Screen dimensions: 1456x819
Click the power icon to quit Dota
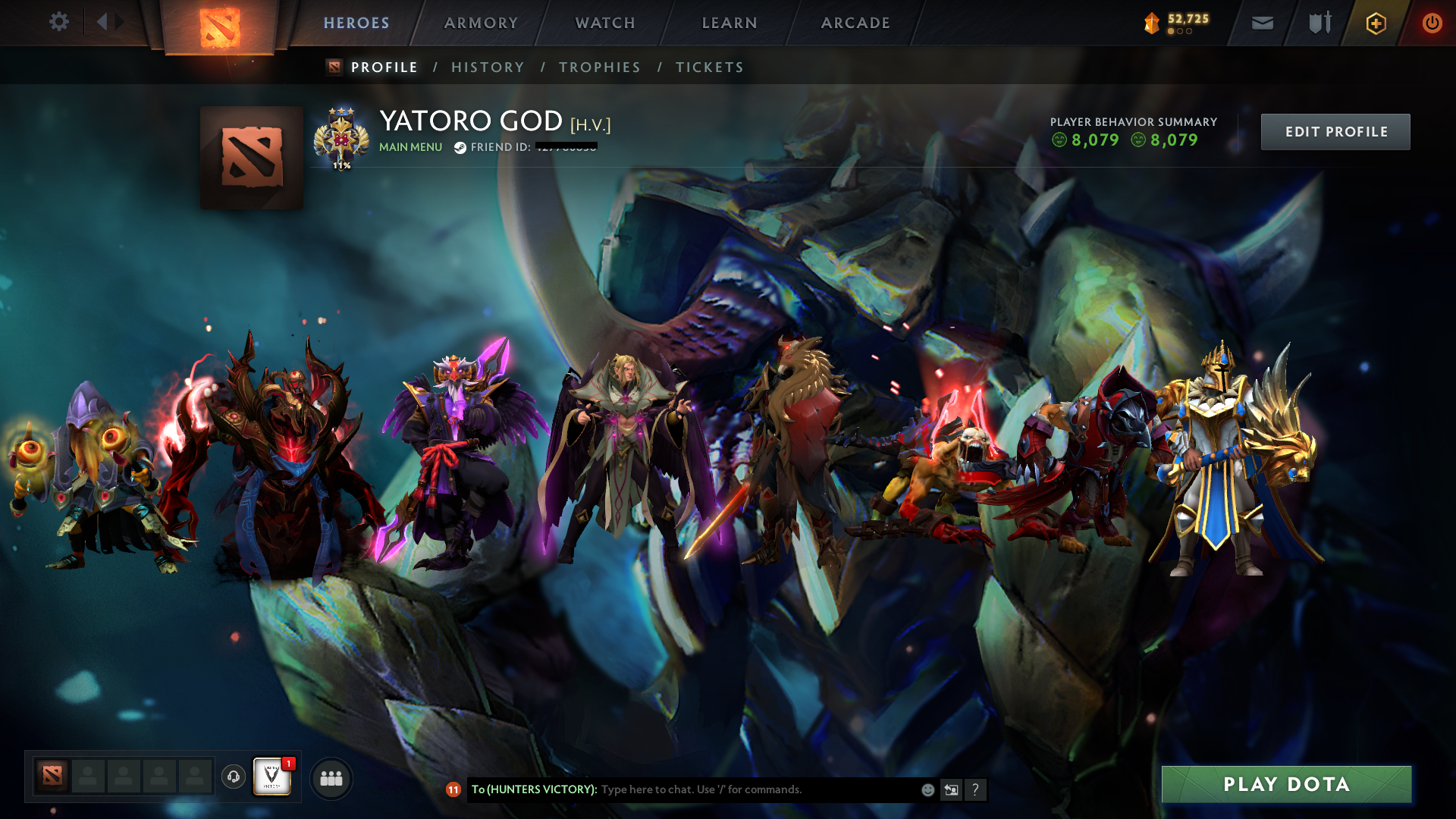(x=1432, y=23)
